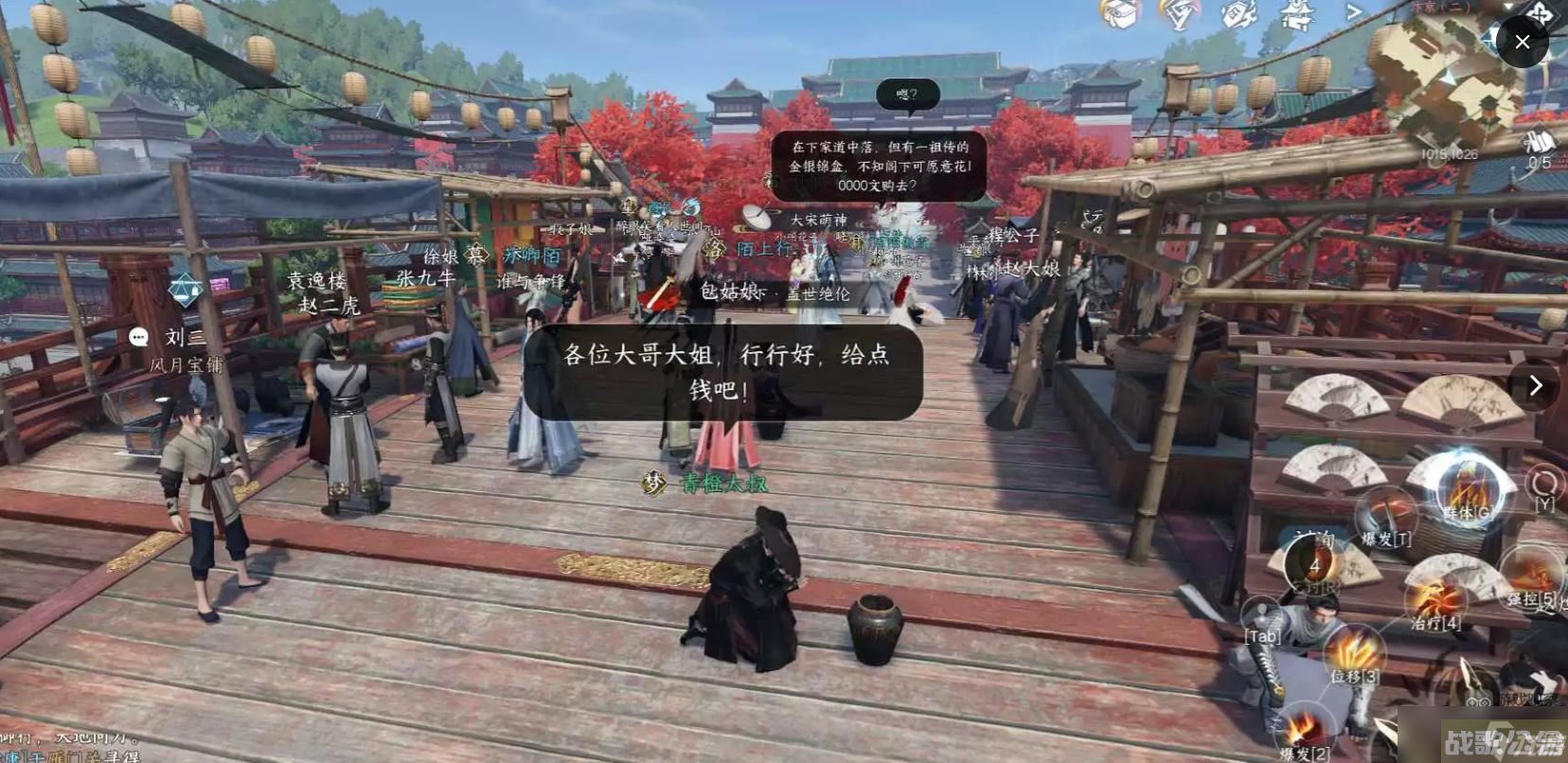1568x763 pixels.
Task: Click the skill charge counter showing 4
Action: pyautogui.click(x=1315, y=563)
